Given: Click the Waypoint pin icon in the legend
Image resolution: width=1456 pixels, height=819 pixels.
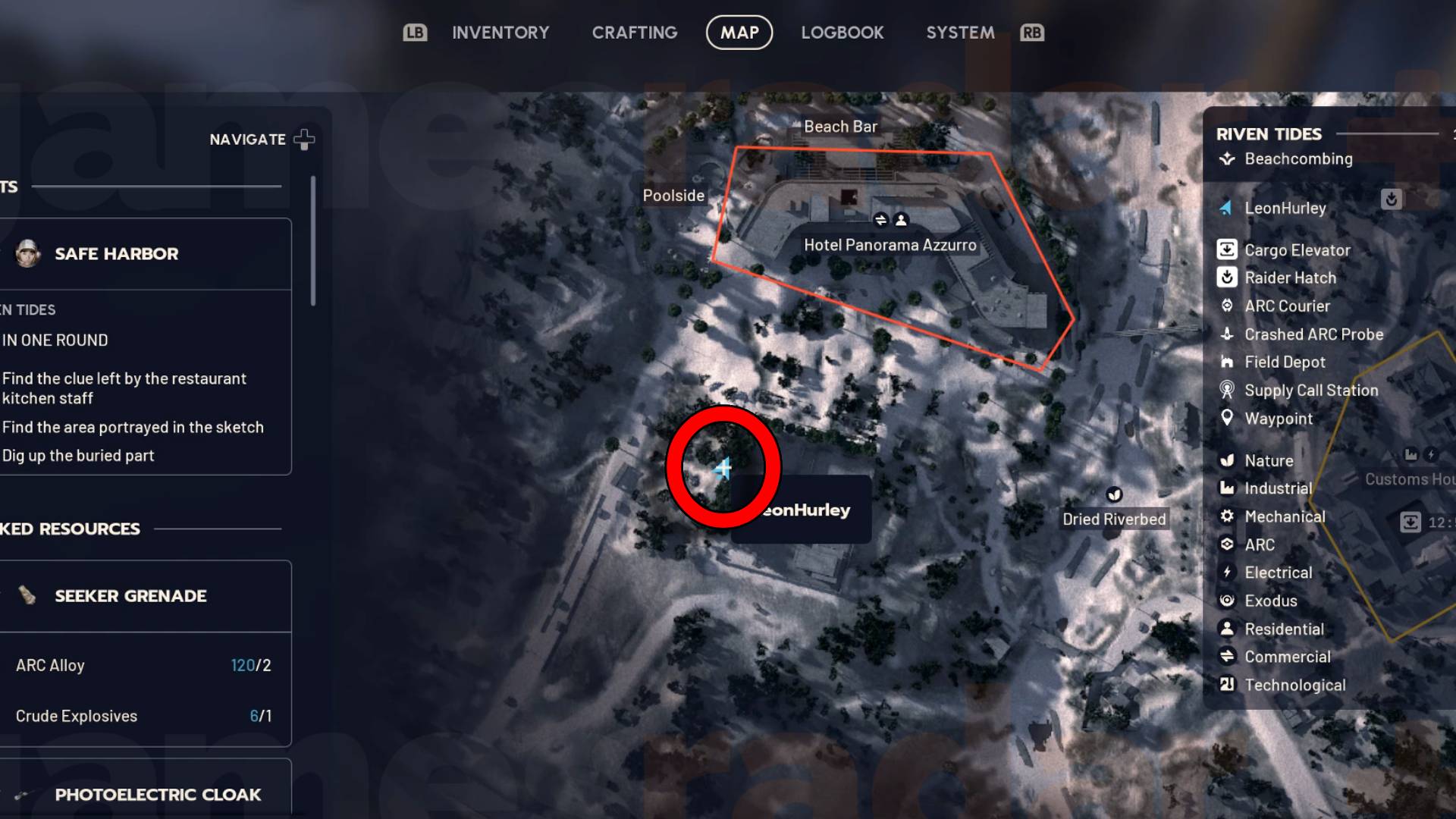Looking at the screenshot, I should (1228, 418).
